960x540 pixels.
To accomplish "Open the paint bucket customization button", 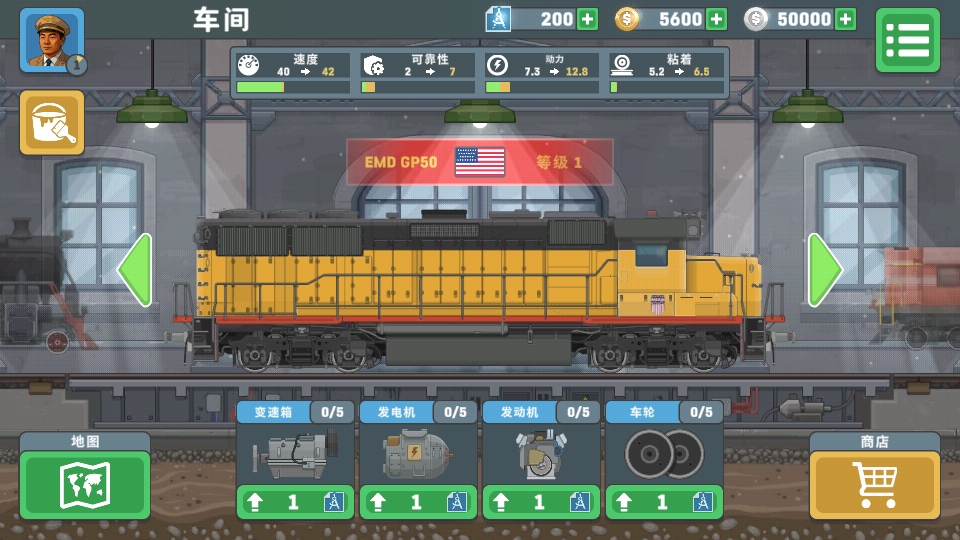I will pyautogui.click(x=52, y=122).
